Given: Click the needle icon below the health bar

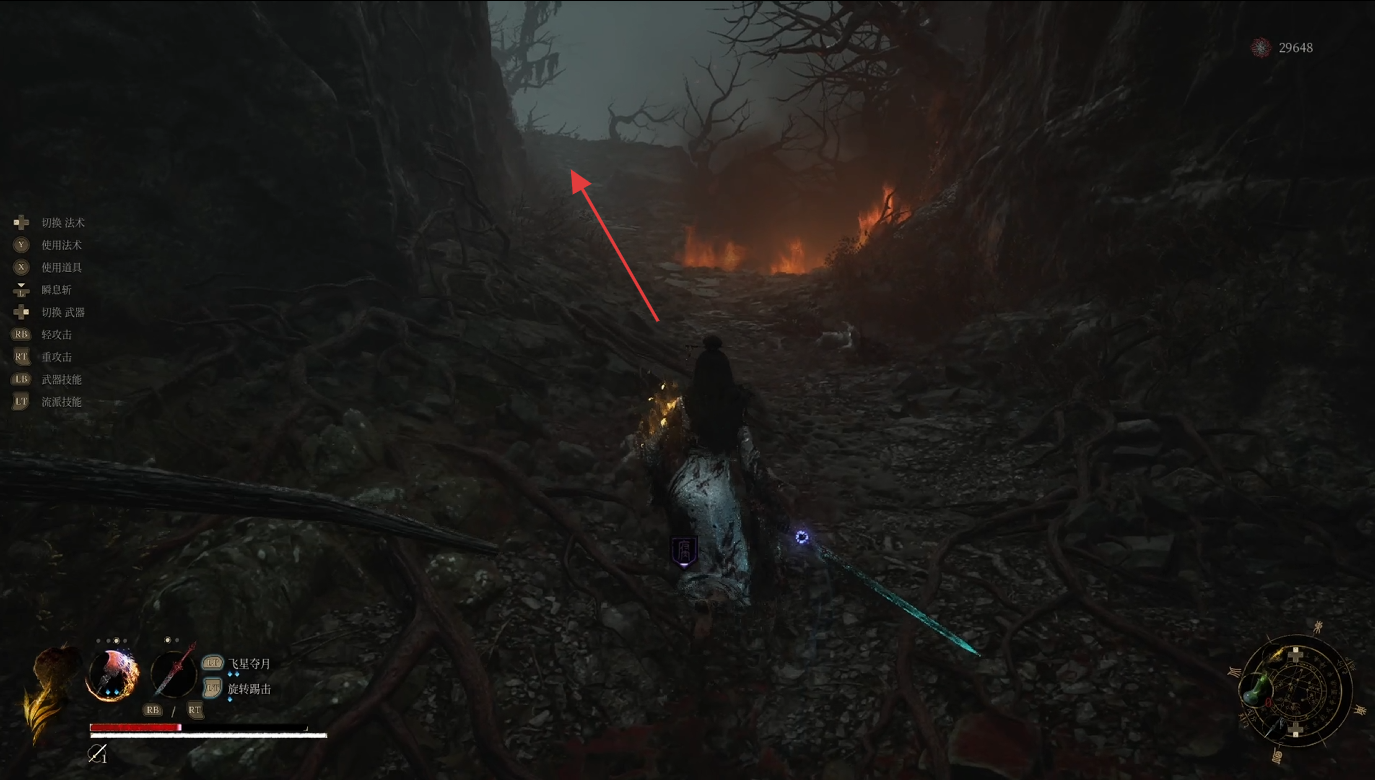Looking at the screenshot, I should point(97,754).
